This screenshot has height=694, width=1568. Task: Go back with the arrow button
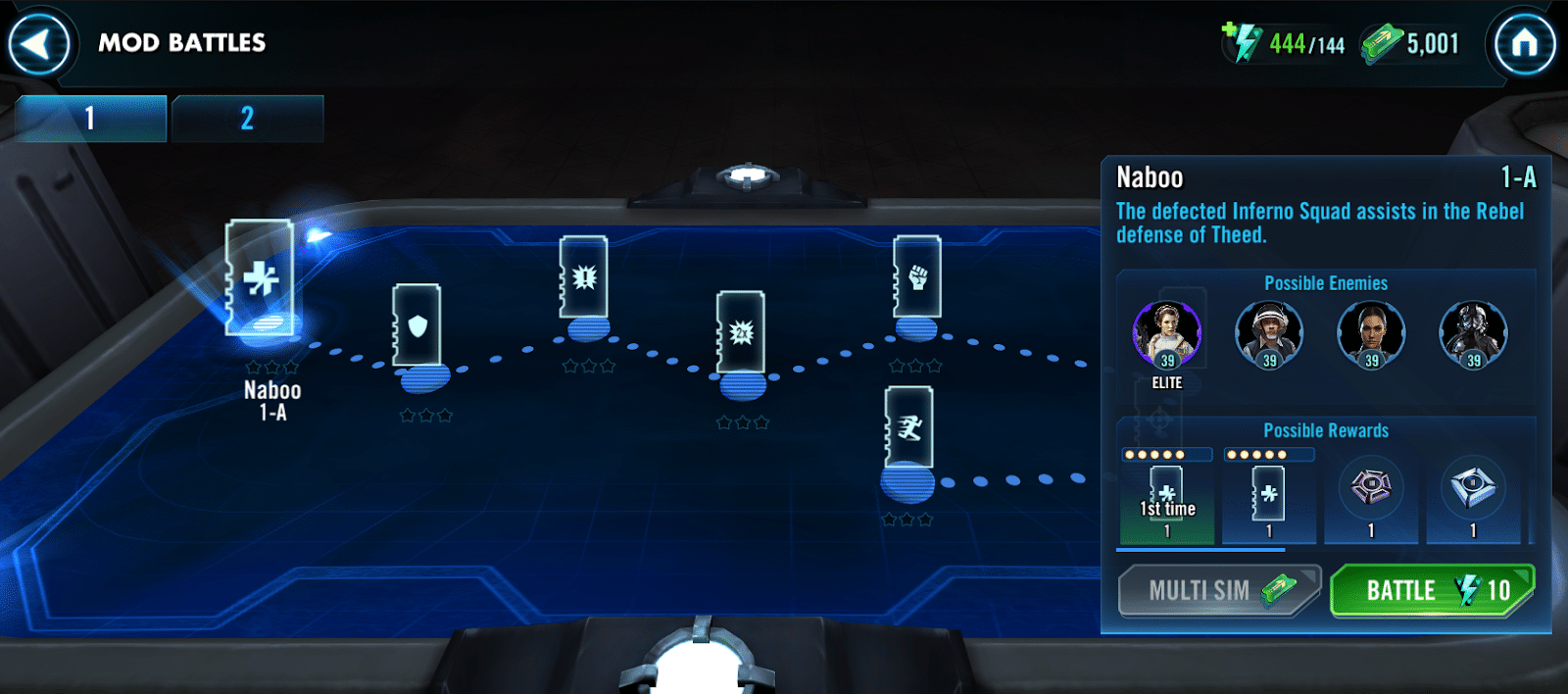[39, 43]
